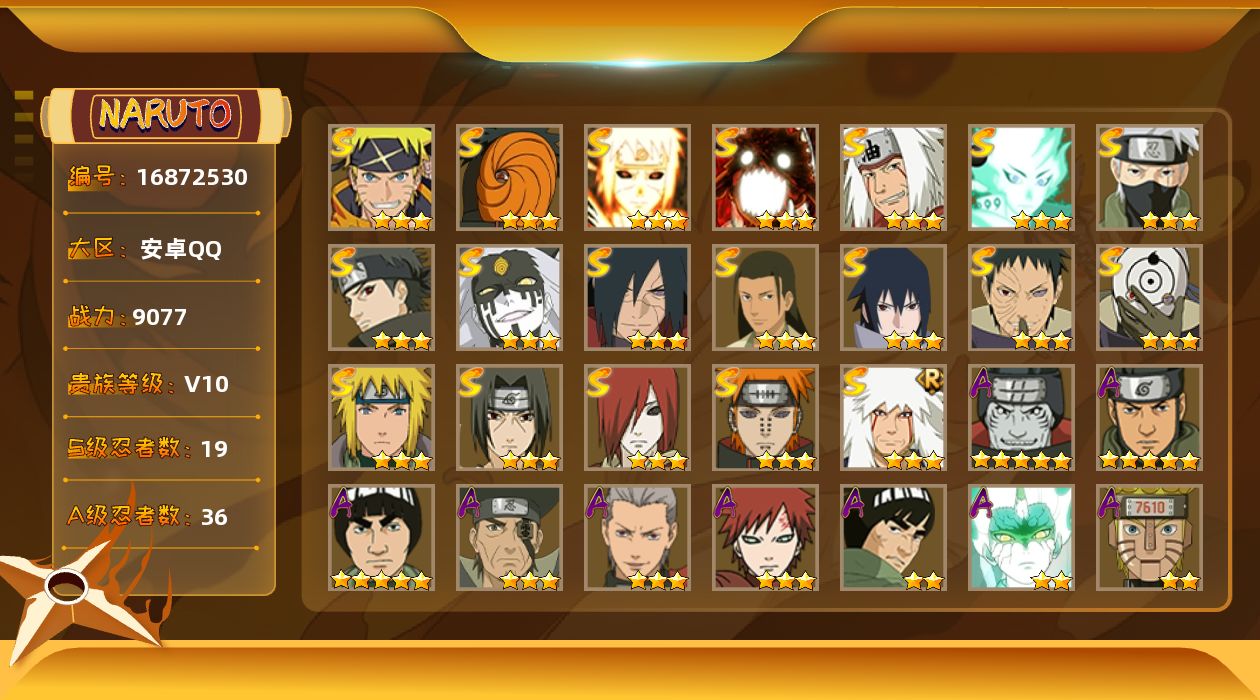1260x700 pixels.
Task: Click the NARUTO scroll title banner
Action: pos(166,115)
